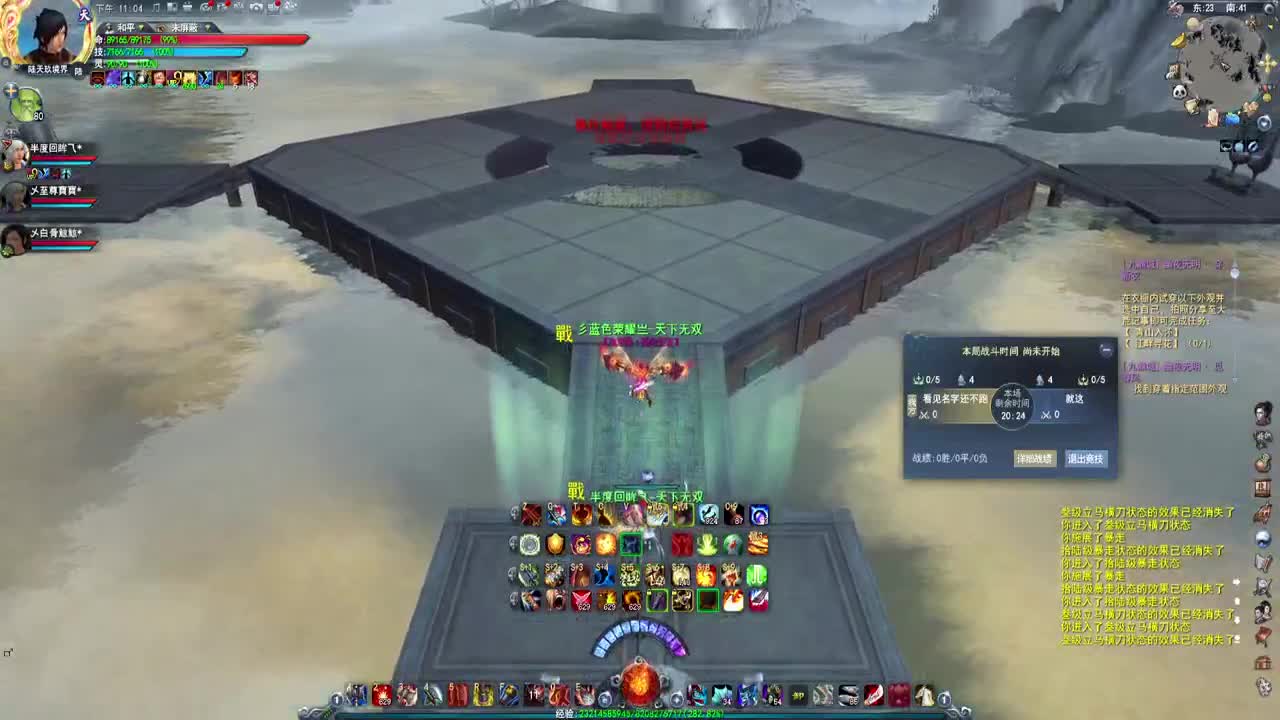Click the 详细战绩 button on the battle panel
Screen dimensions: 1280x720
click(x=1036, y=458)
